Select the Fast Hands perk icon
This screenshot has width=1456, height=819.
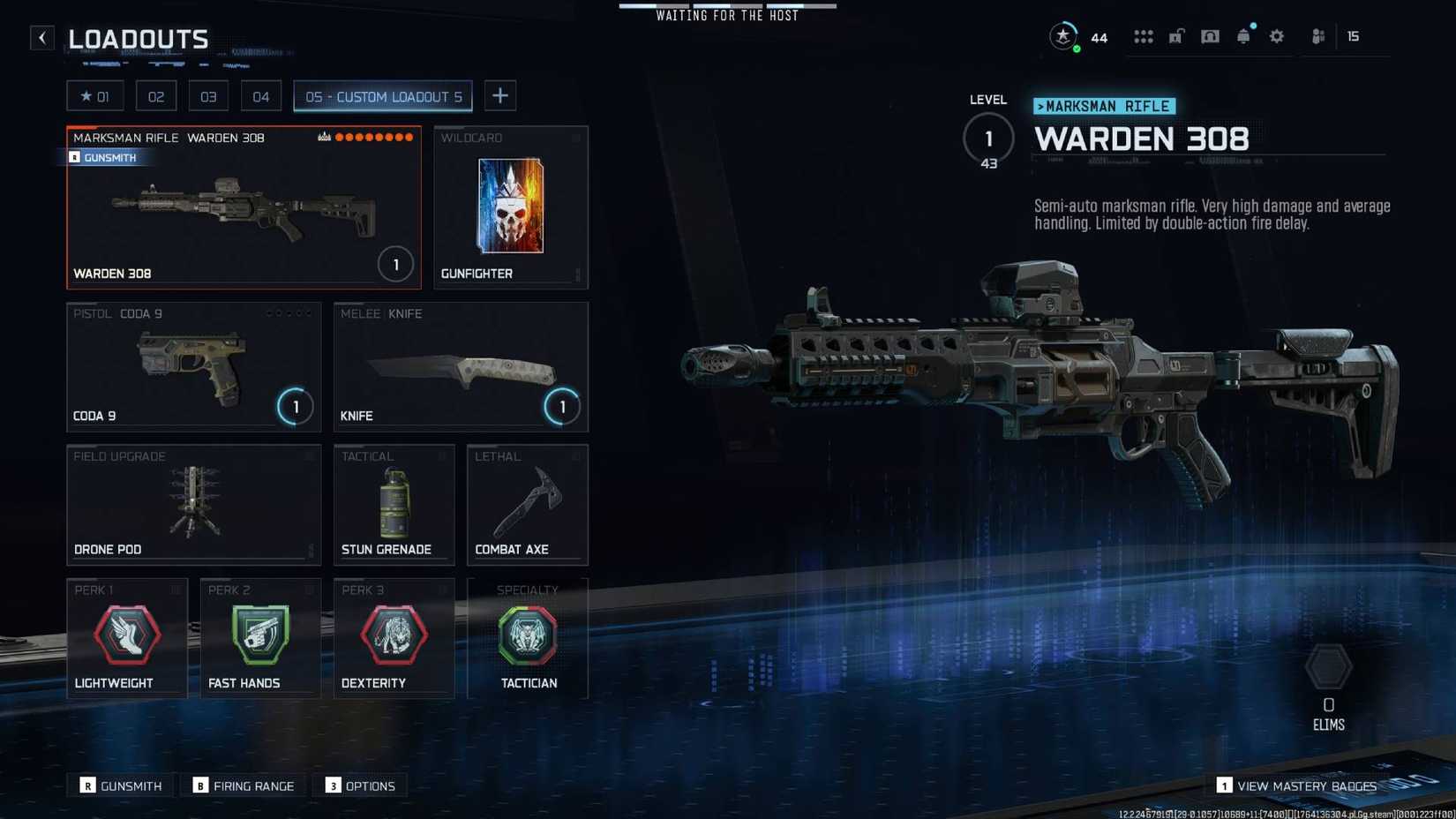click(260, 634)
